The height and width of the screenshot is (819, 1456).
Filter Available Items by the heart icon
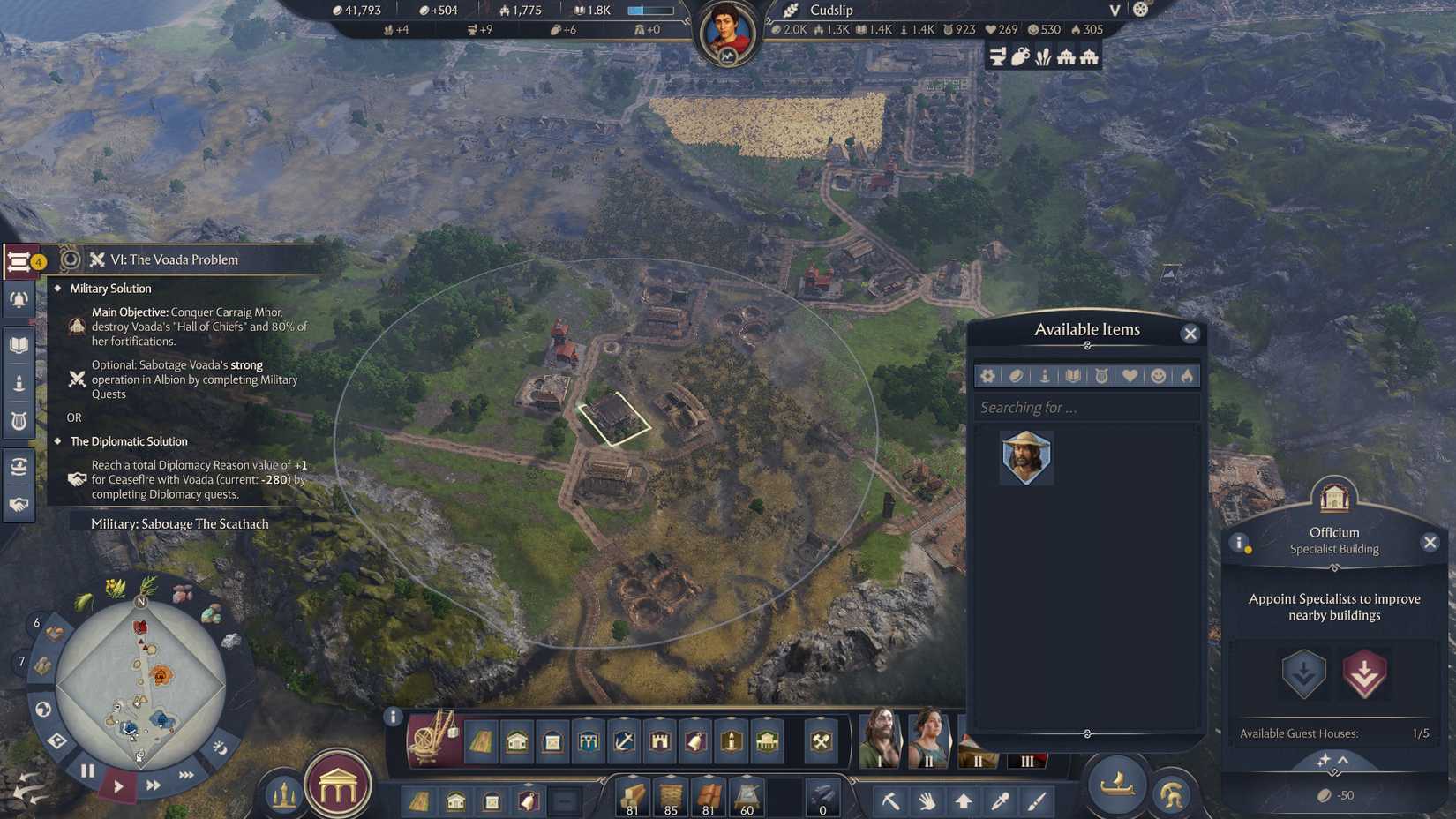(x=1130, y=376)
